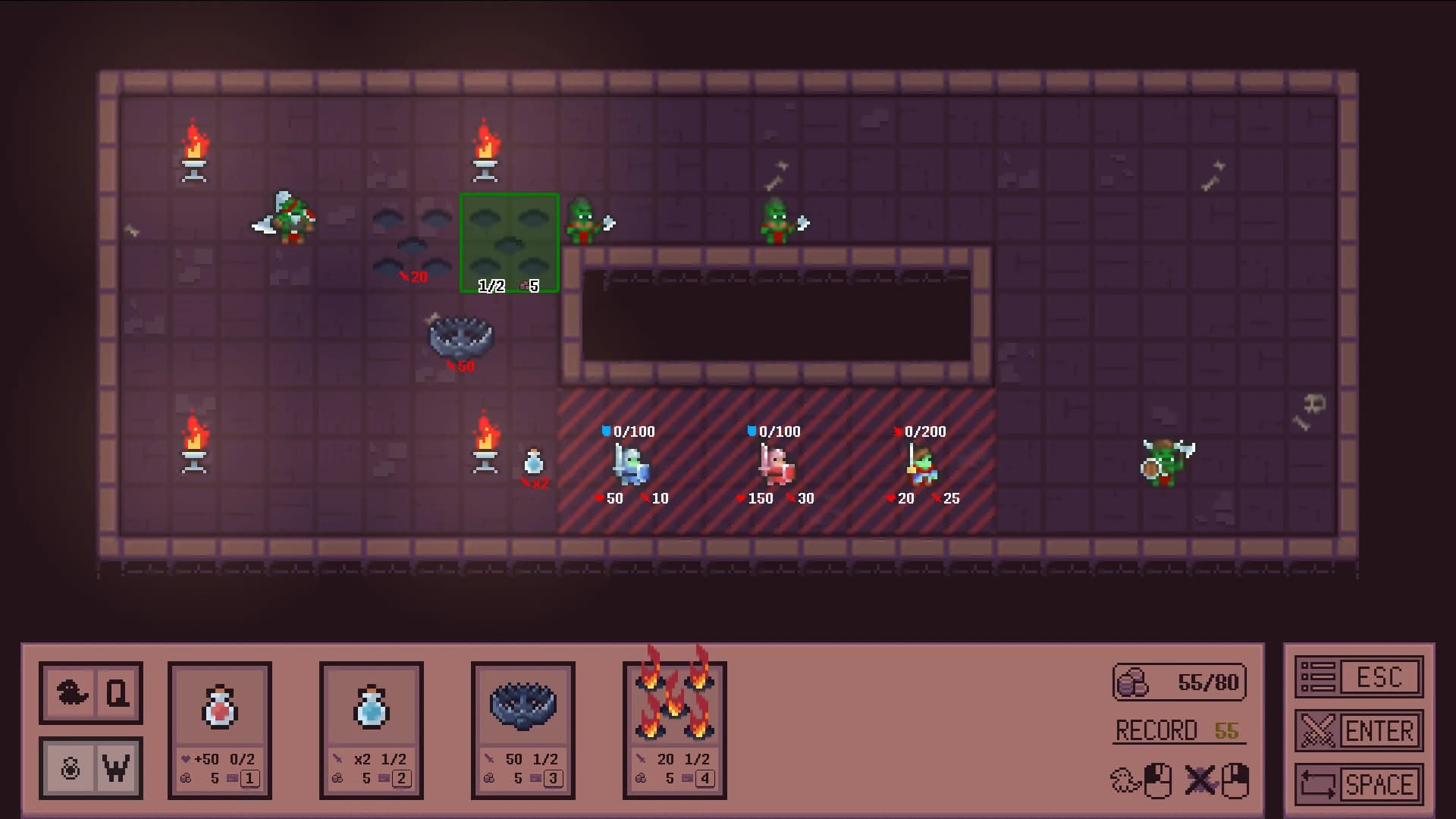Click the crossed swords icon beside ENTER
The width and height of the screenshot is (1456, 819).
pos(1317,730)
